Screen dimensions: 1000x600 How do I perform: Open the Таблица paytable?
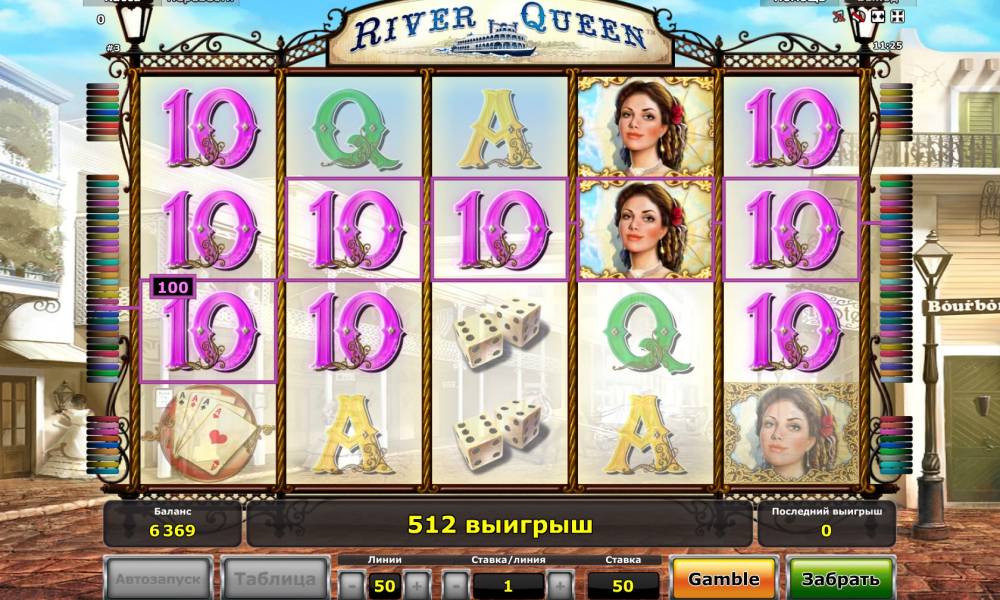coord(275,579)
